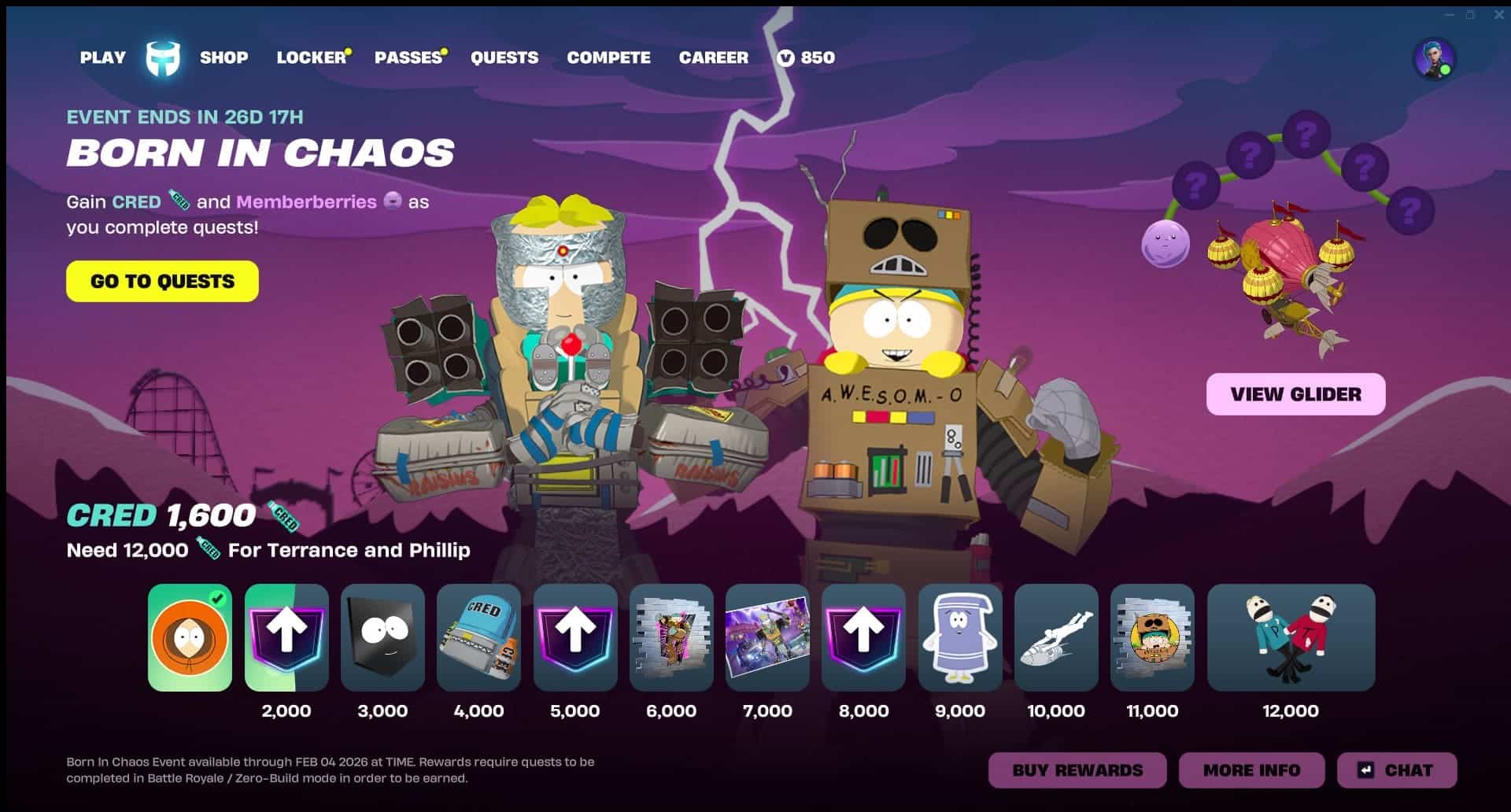
Task: Select the Kenny reward icon with checkmark
Action: (x=189, y=638)
